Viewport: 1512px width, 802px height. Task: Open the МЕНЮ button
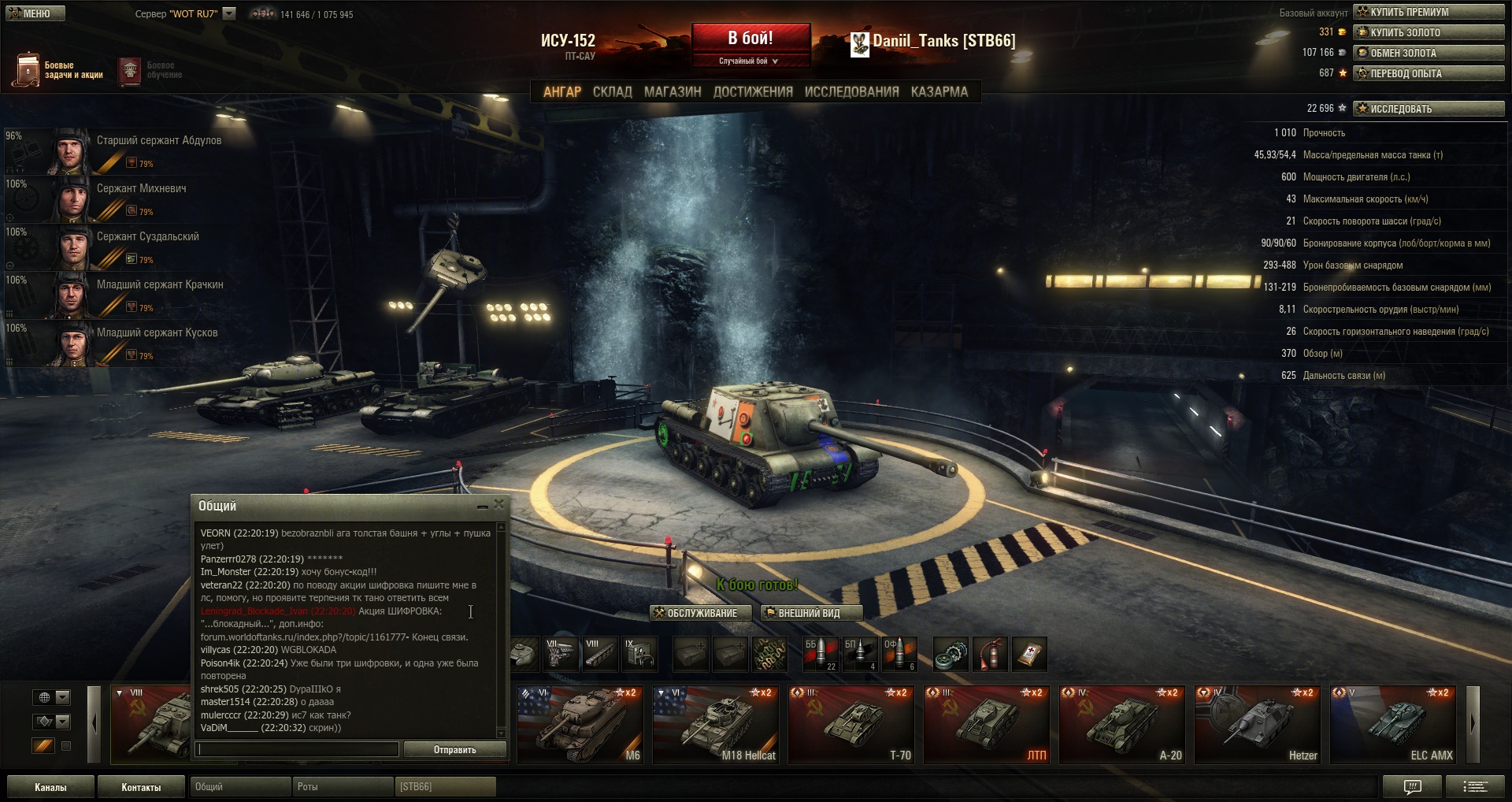click(35, 13)
